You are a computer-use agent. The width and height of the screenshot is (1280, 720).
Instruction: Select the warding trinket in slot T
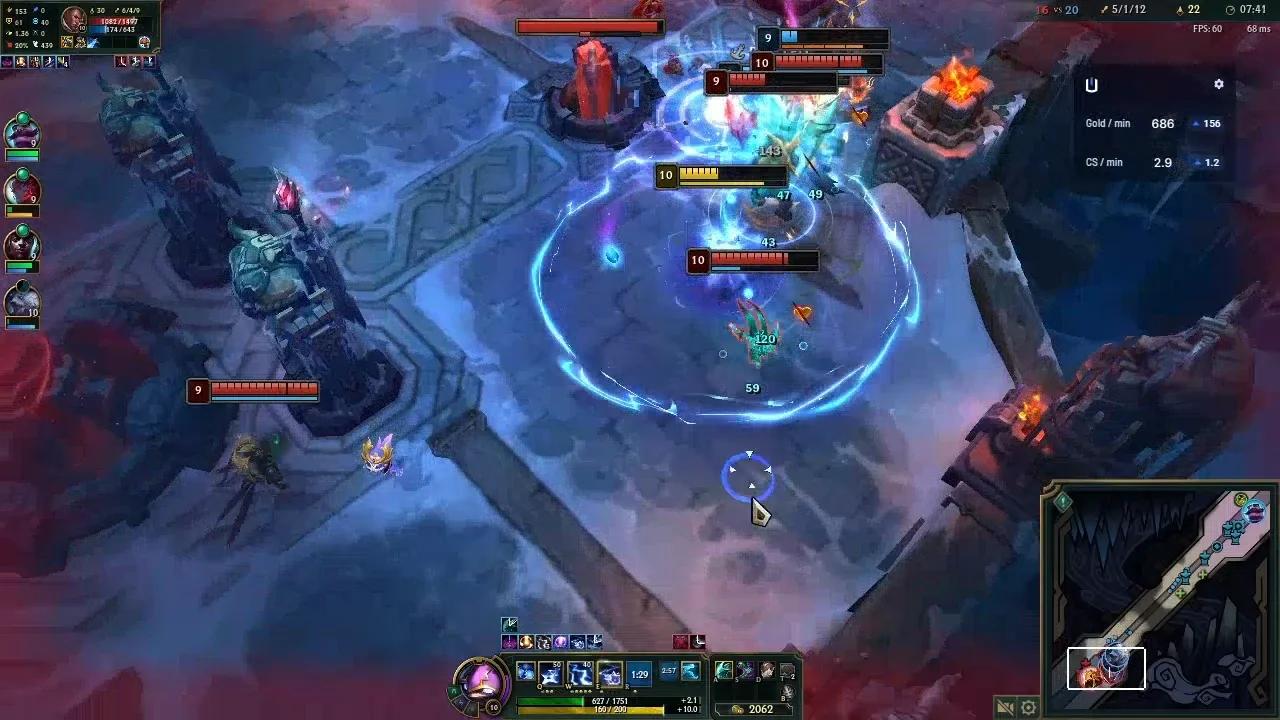pyautogui.click(x=787, y=669)
